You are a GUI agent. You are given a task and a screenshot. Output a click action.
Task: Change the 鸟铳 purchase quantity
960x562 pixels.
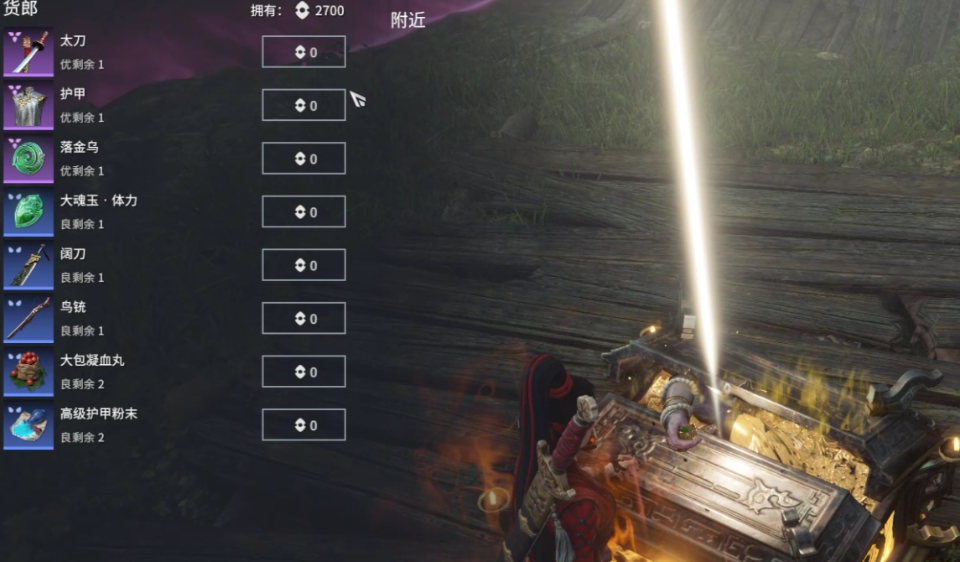[x=303, y=318]
